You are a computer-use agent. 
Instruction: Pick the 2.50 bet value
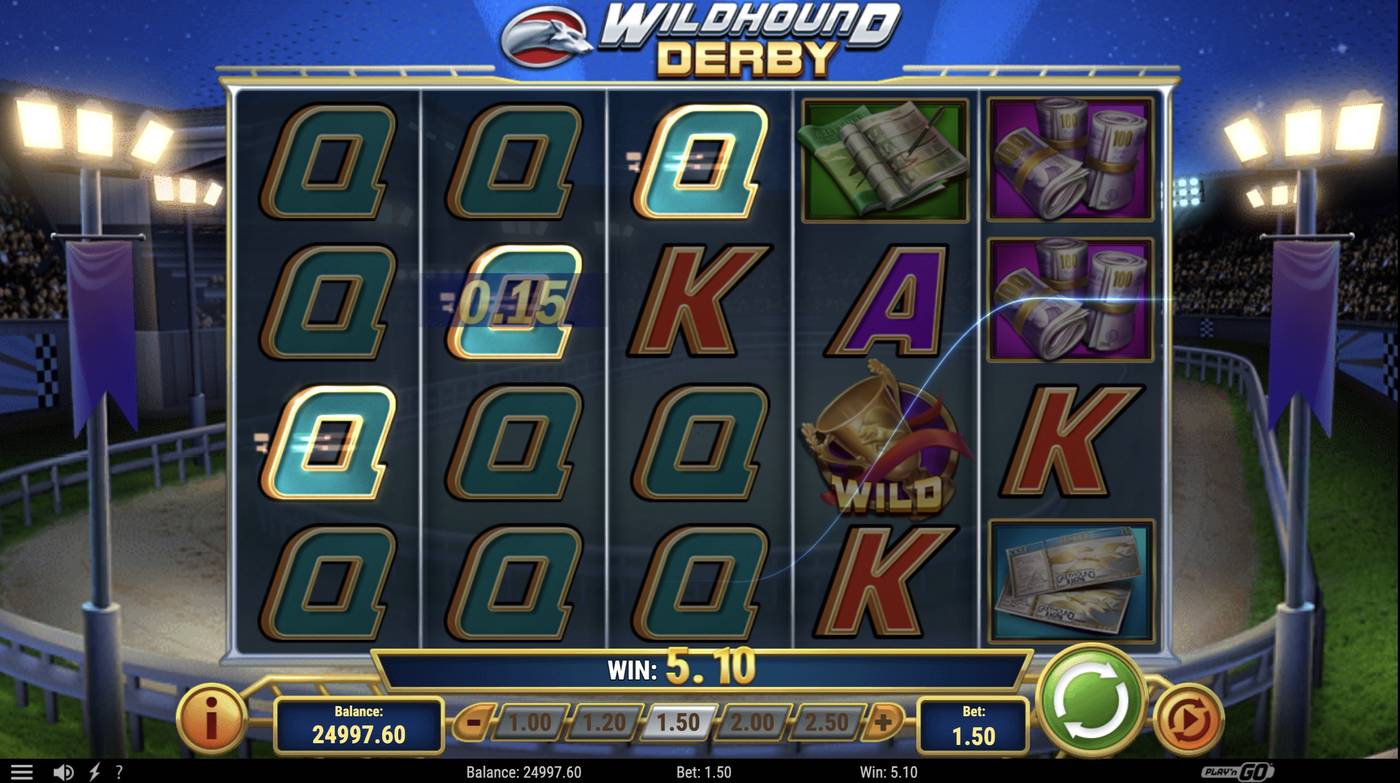point(827,722)
